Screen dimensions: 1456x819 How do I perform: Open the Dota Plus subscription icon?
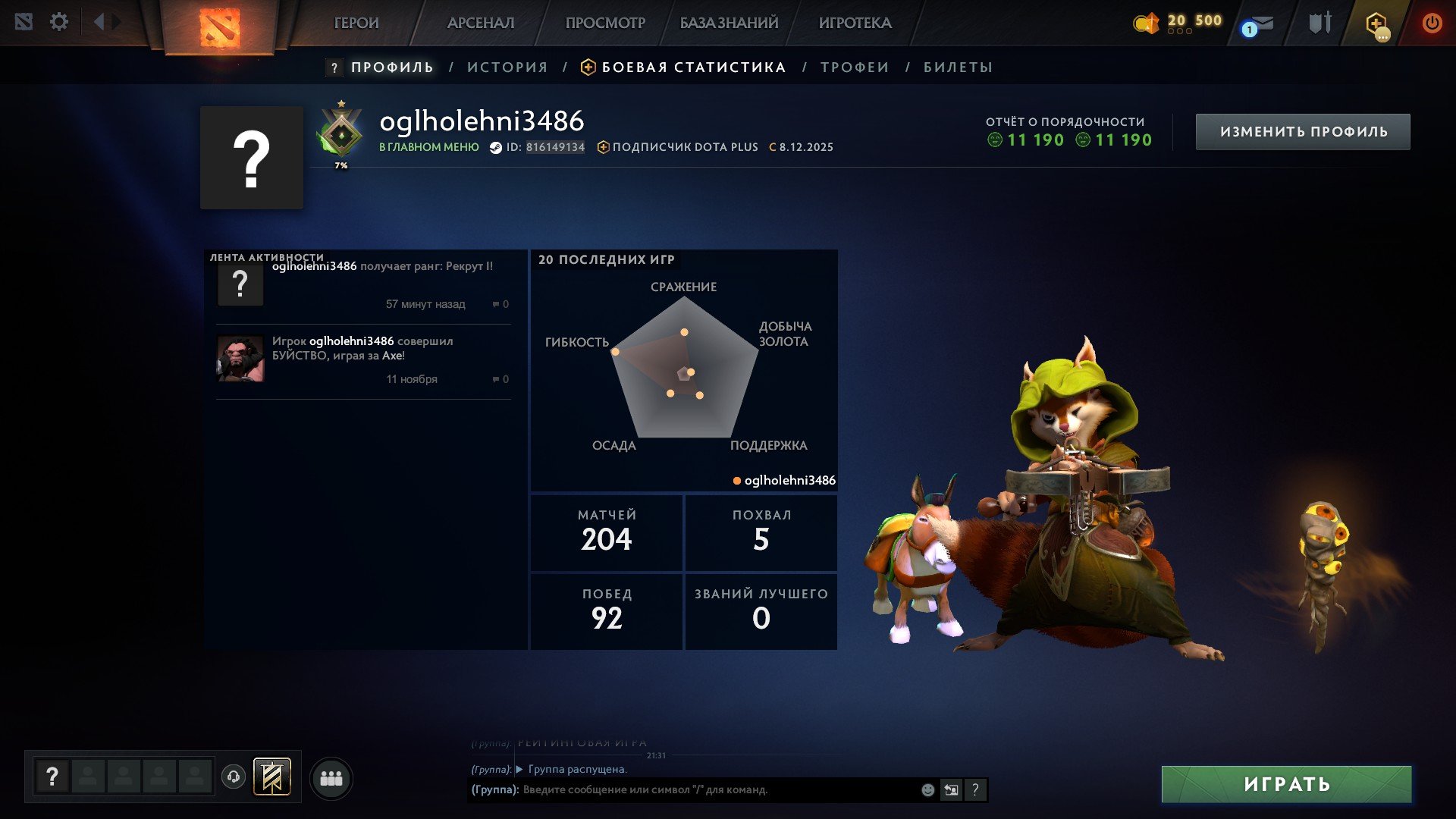pyautogui.click(x=1374, y=23)
